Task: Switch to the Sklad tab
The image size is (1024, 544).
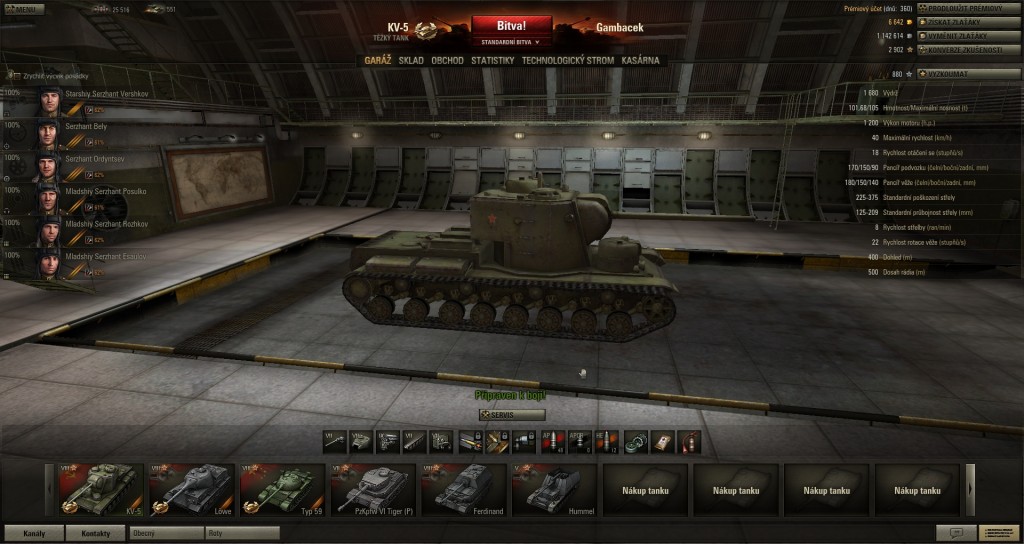Action: [x=411, y=61]
